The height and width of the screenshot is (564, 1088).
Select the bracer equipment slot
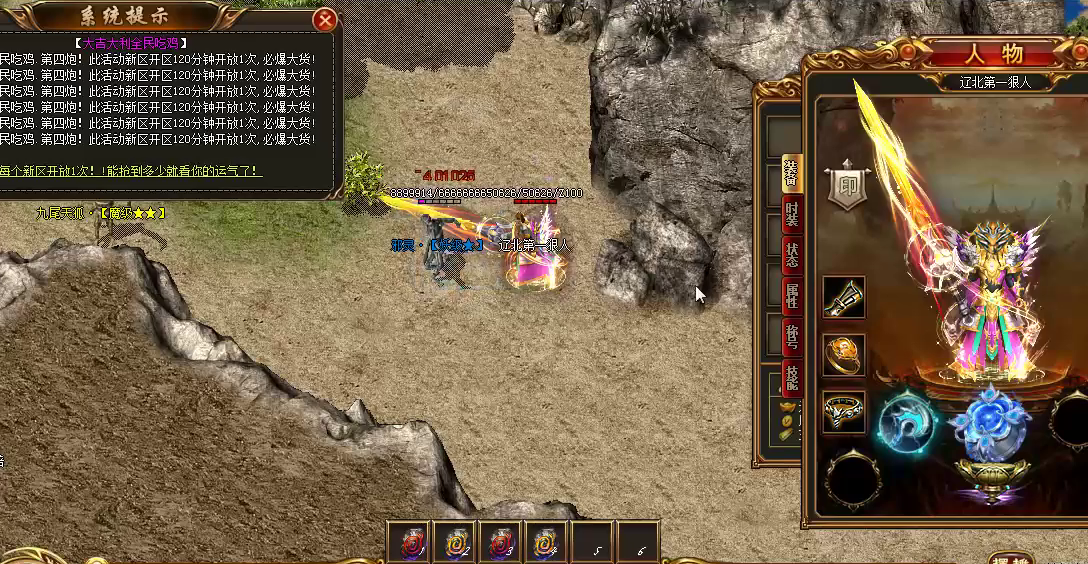(843, 297)
